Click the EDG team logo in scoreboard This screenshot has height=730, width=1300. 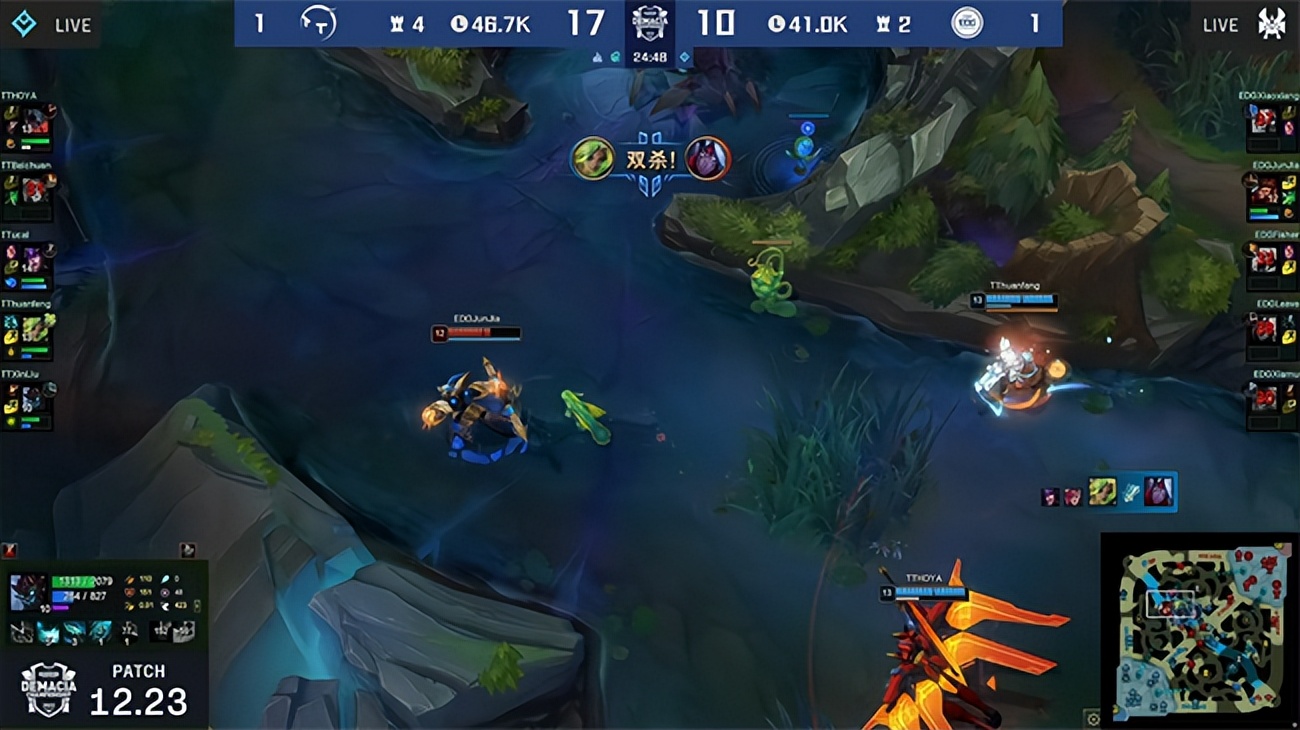pyautogui.click(x=966, y=23)
